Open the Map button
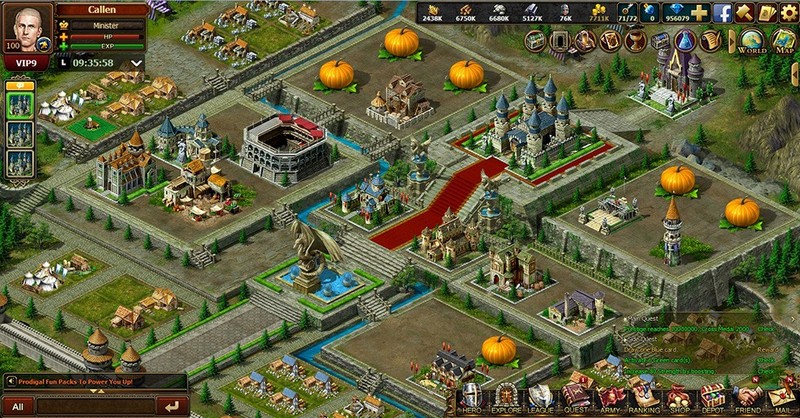Screen dimensions: 800x418 pyautogui.click(x=784, y=42)
